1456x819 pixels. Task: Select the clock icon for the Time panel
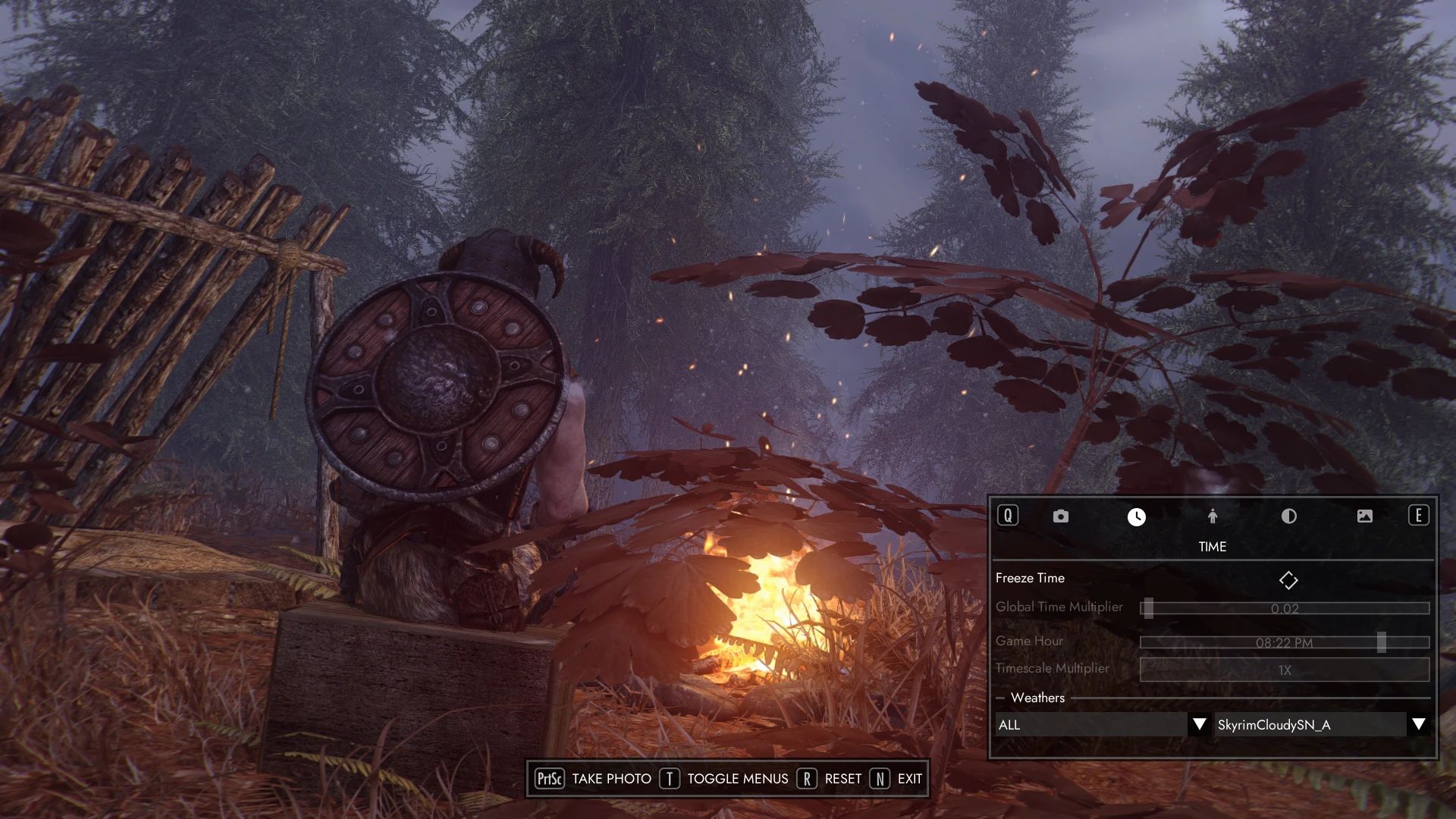click(x=1137, y=516)
